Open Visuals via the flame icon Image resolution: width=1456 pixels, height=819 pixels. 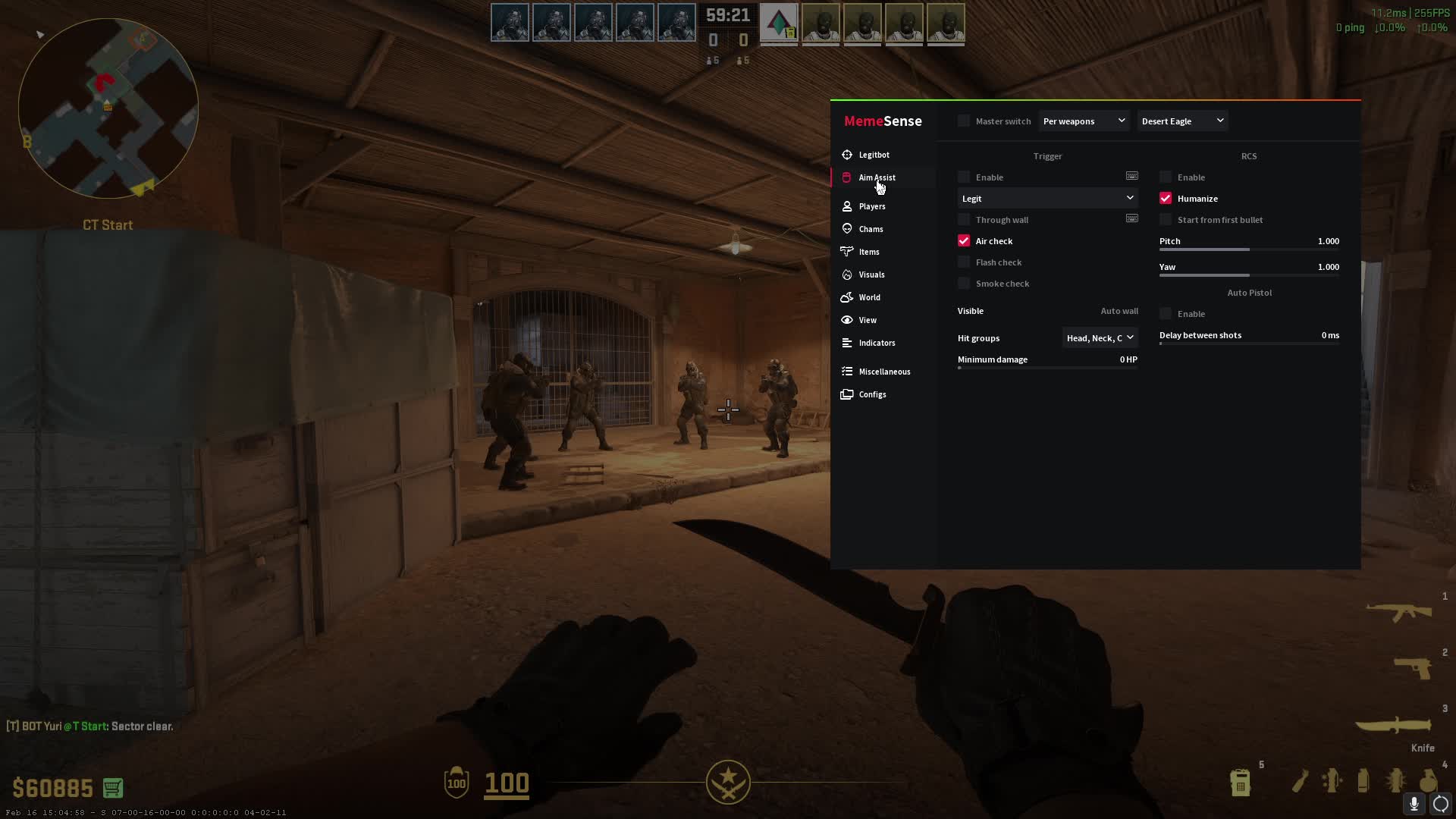coord(847,274)
